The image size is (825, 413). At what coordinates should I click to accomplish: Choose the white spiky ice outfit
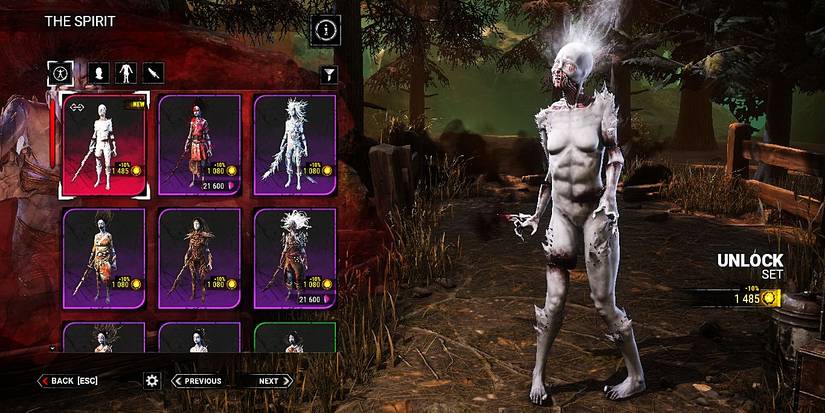click(294, 147)
